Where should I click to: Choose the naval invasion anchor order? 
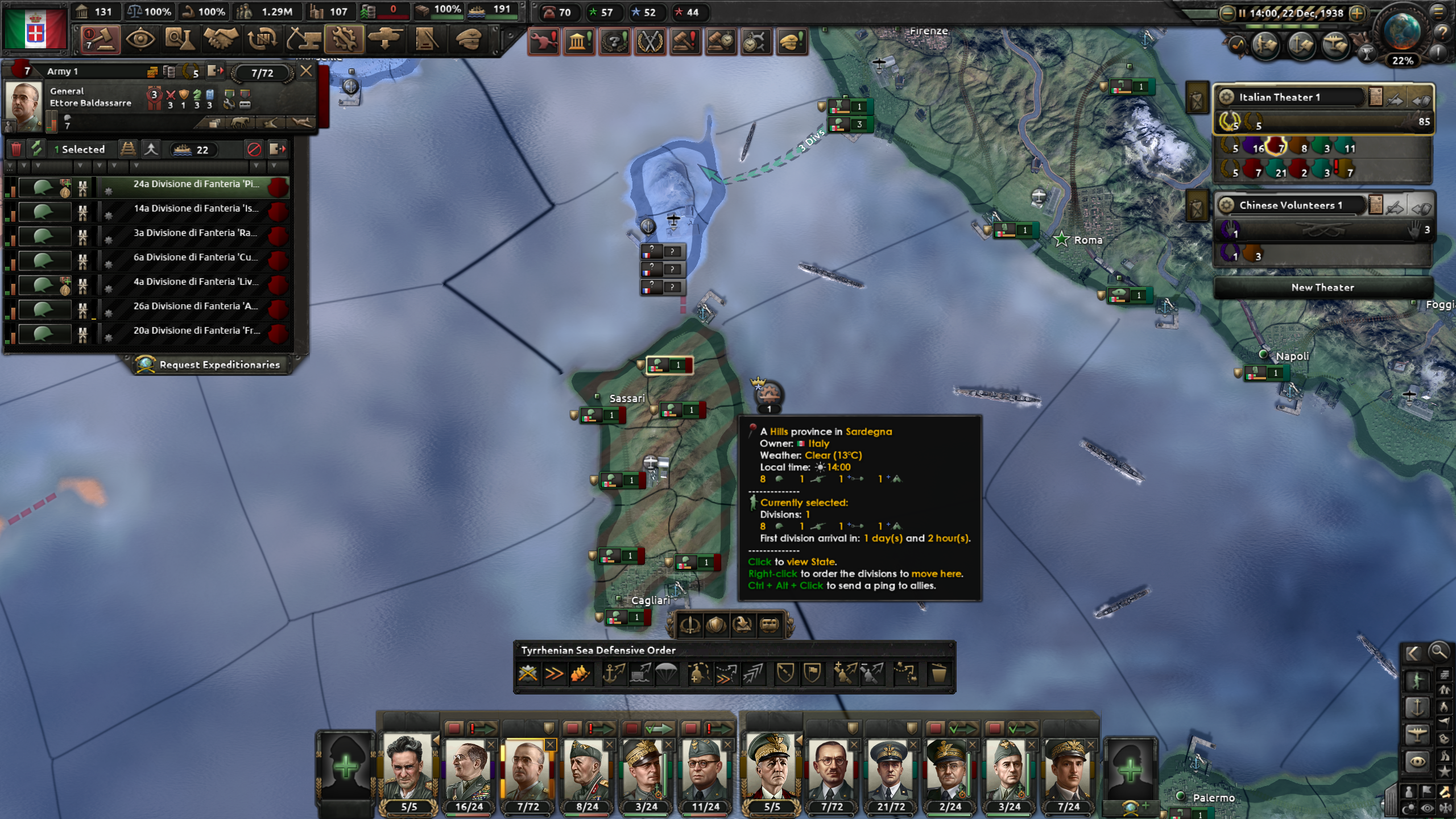(x=614, y=674)
